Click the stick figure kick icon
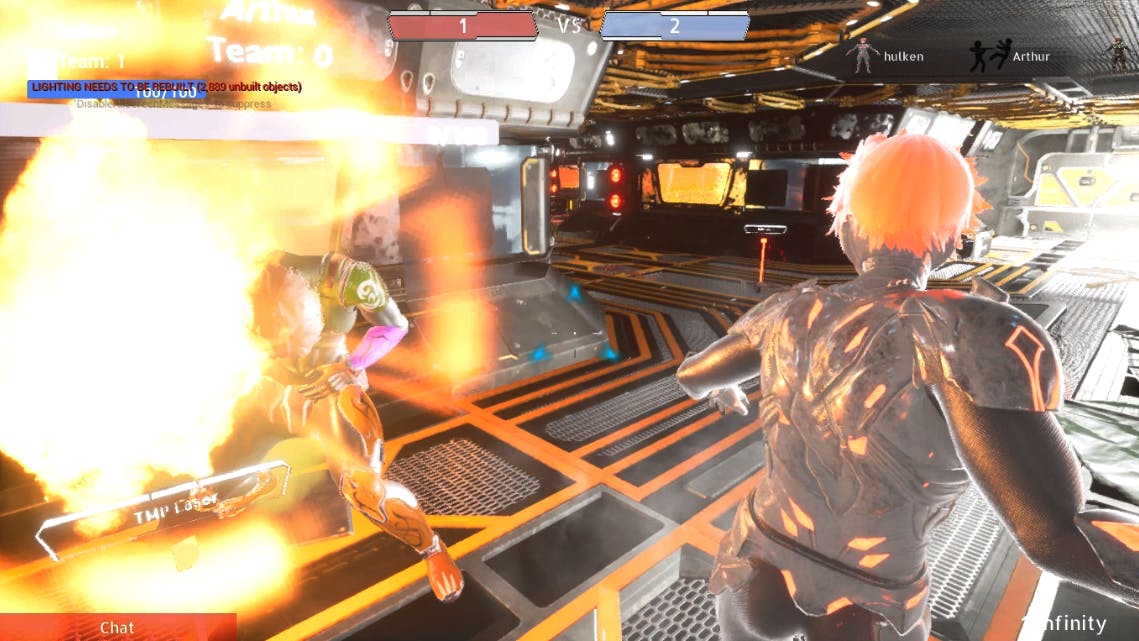The width and height of the screenshot is (1139, 641). 988,57
